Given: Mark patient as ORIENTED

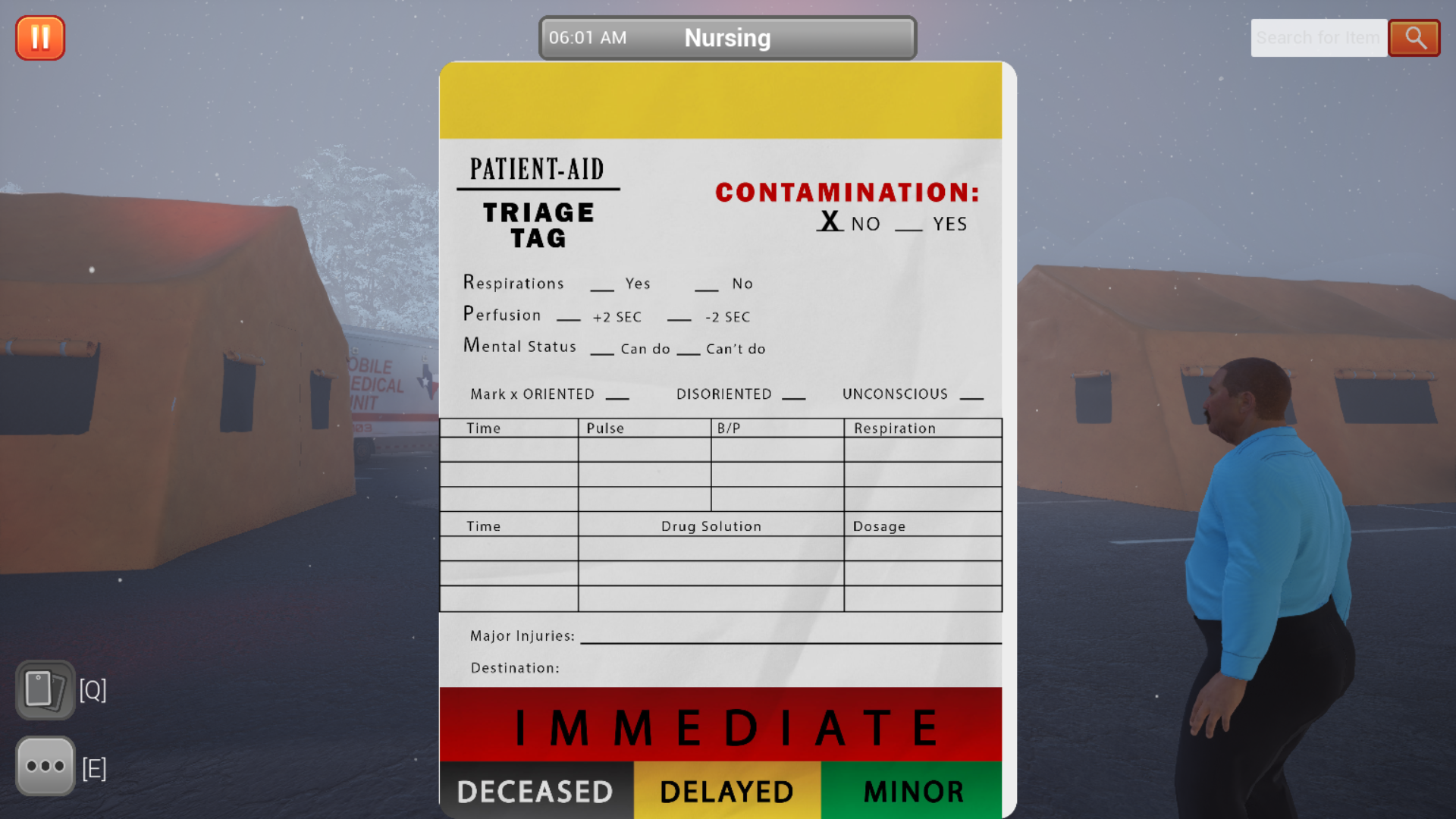Looking at the screenshot, I should 617,394.
